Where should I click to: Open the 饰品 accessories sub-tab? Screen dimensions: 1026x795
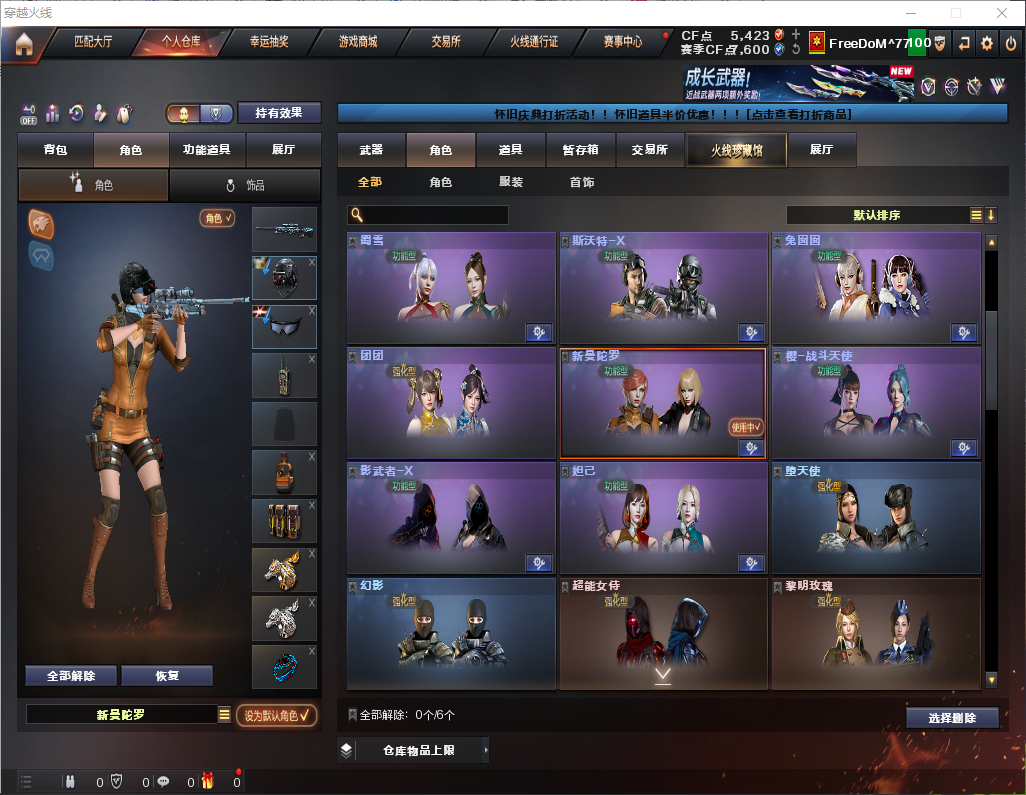coord(245,185)
